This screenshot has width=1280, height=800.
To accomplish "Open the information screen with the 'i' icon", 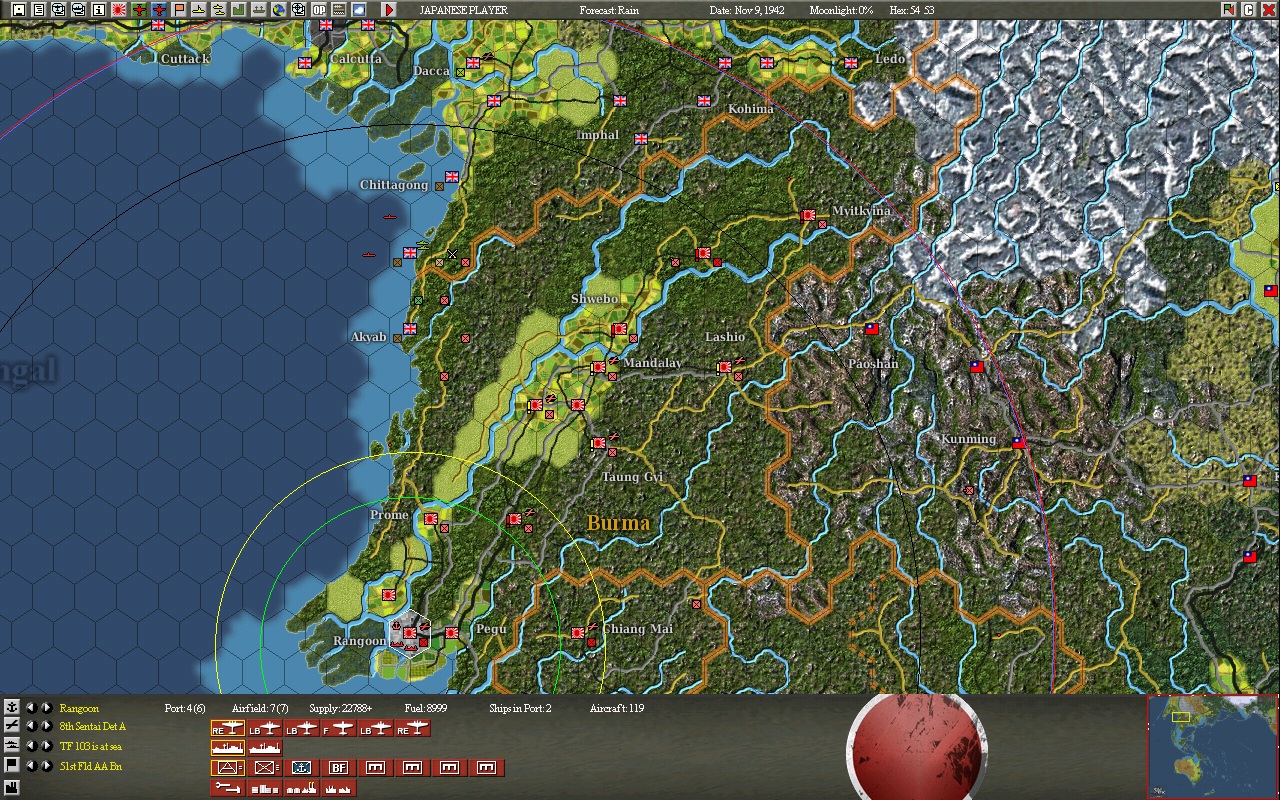I will tap(98, 8).
